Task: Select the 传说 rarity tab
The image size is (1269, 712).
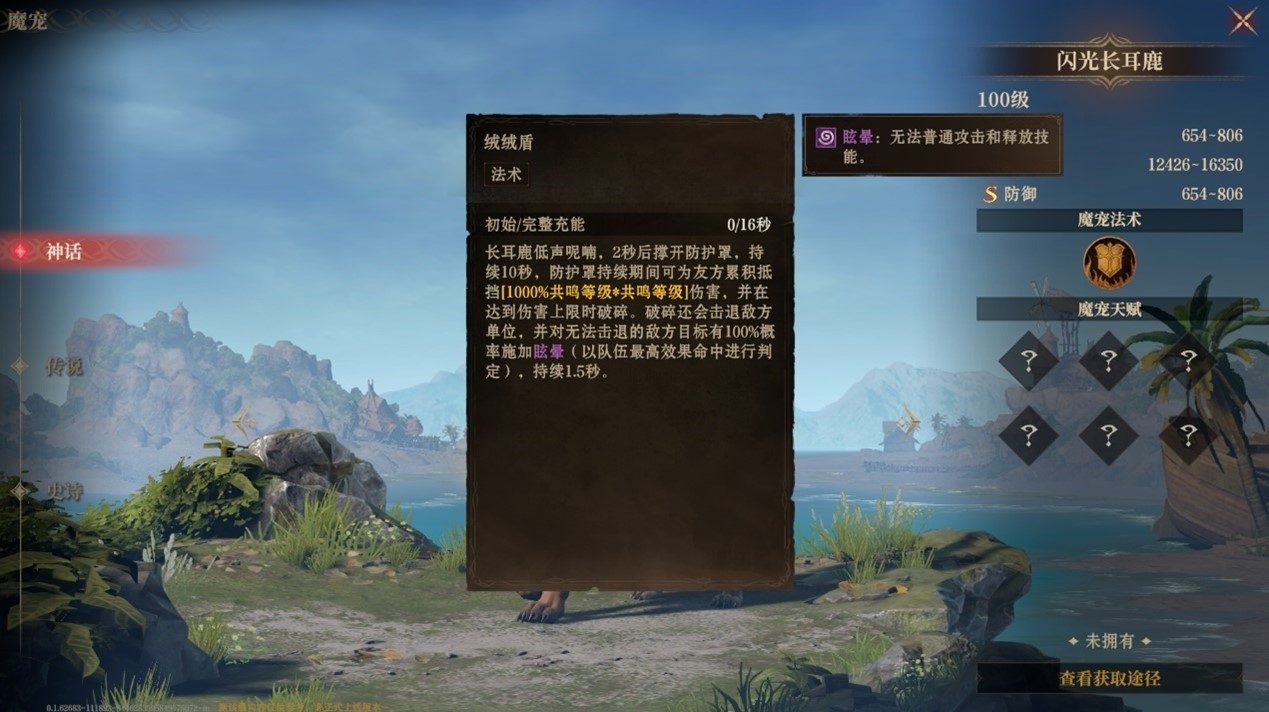Action: point(62,366)
